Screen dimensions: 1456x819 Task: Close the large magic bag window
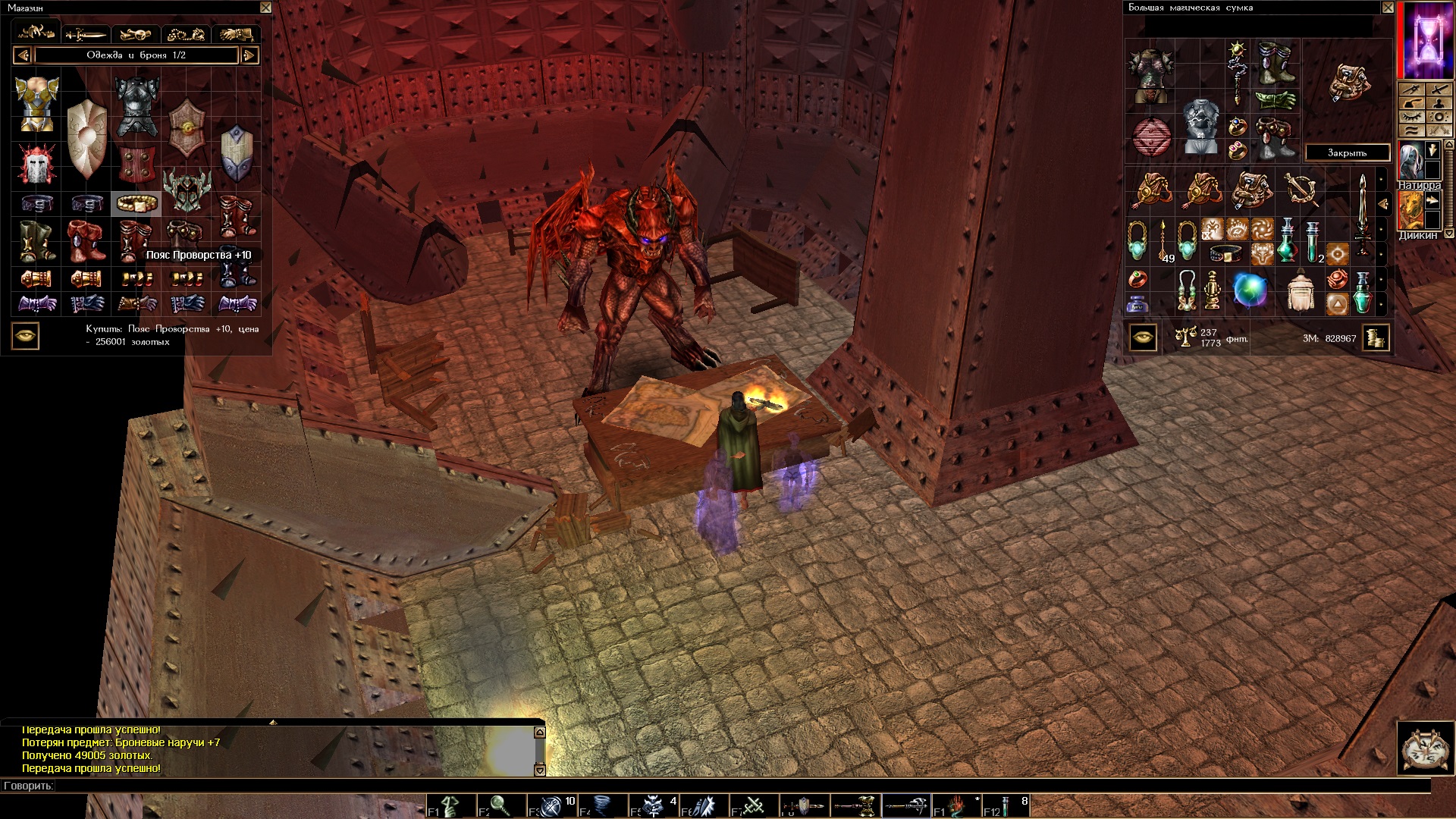coord(1387,8)
